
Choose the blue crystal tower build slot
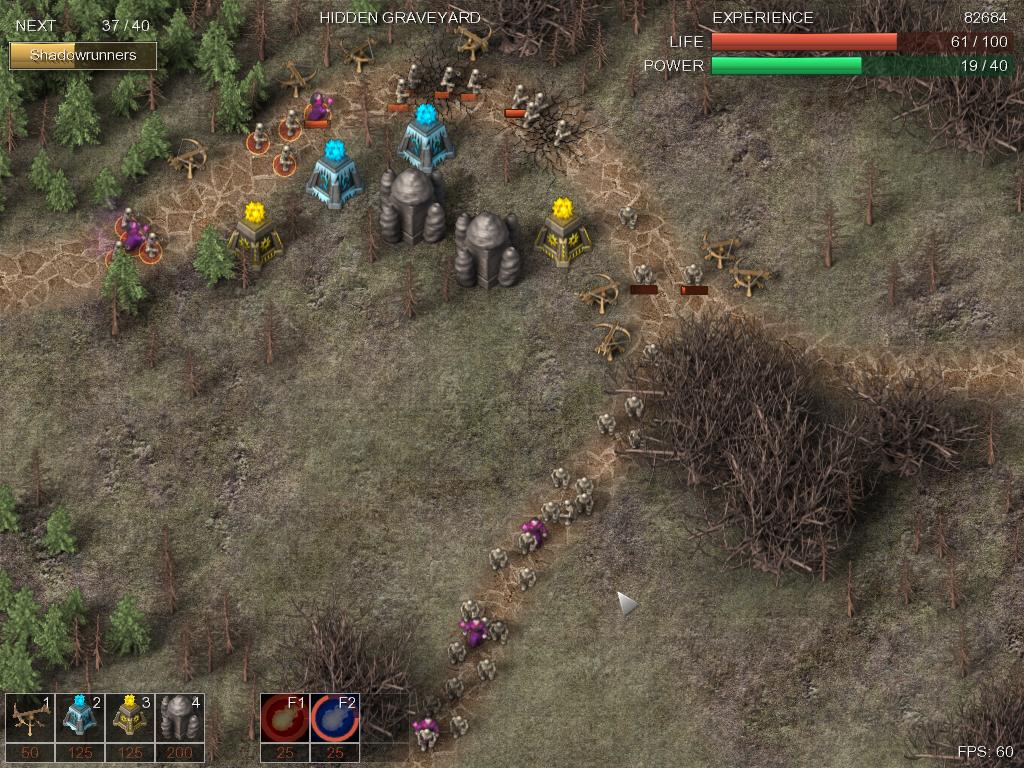(80, 718)
